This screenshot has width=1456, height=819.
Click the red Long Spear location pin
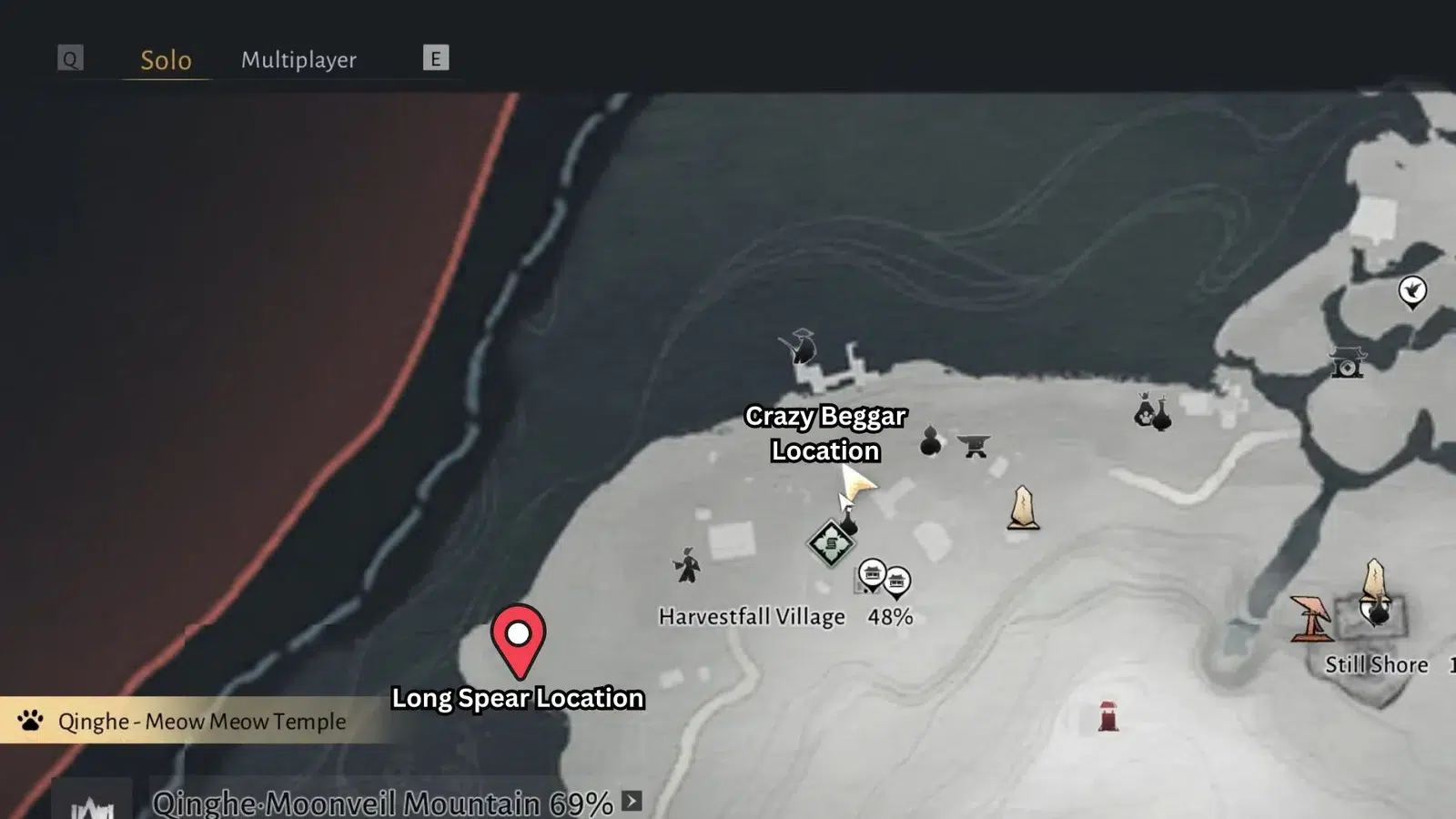click(x=518, y=639)
